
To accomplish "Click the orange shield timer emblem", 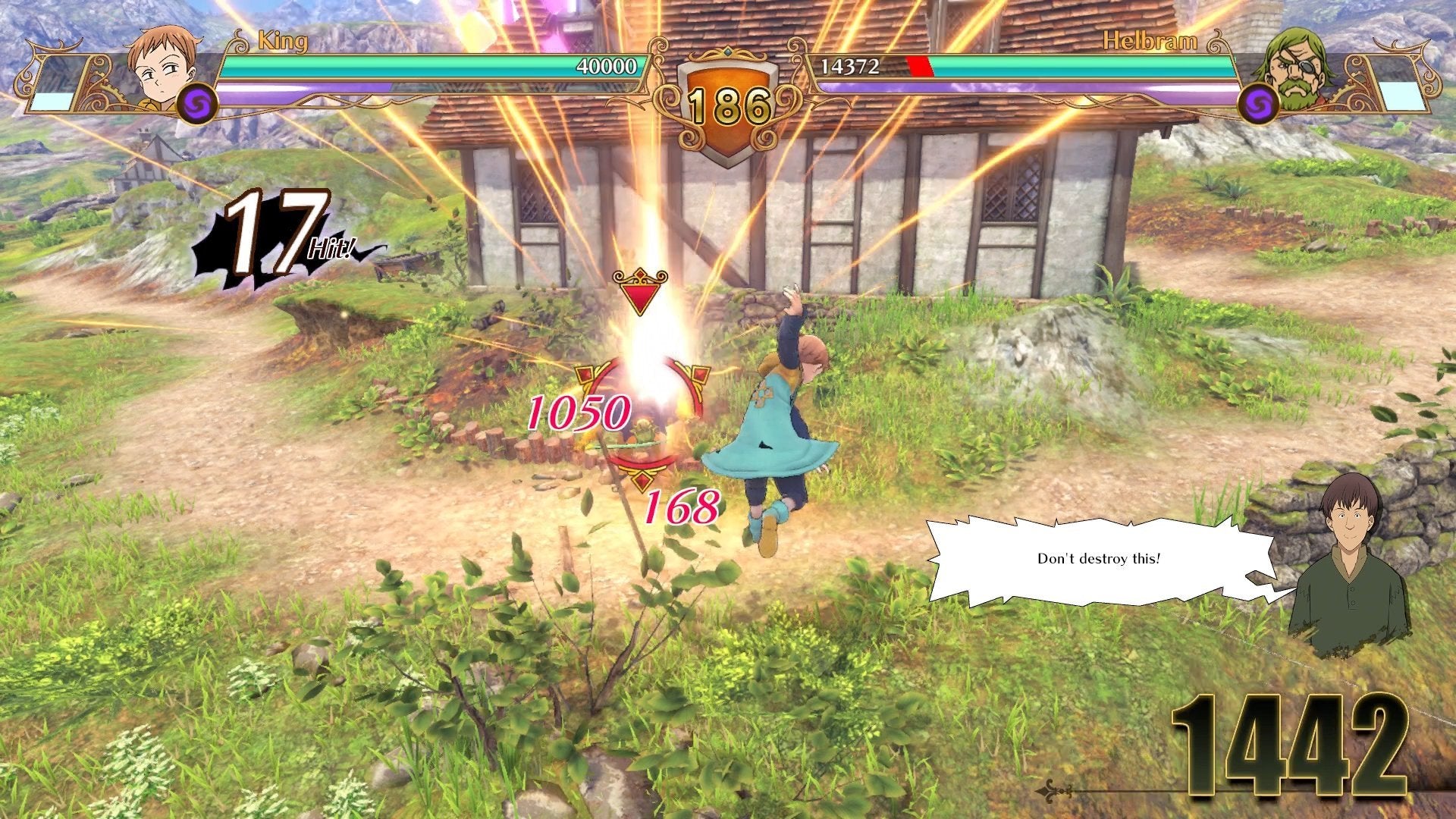I will click(726, 83).
